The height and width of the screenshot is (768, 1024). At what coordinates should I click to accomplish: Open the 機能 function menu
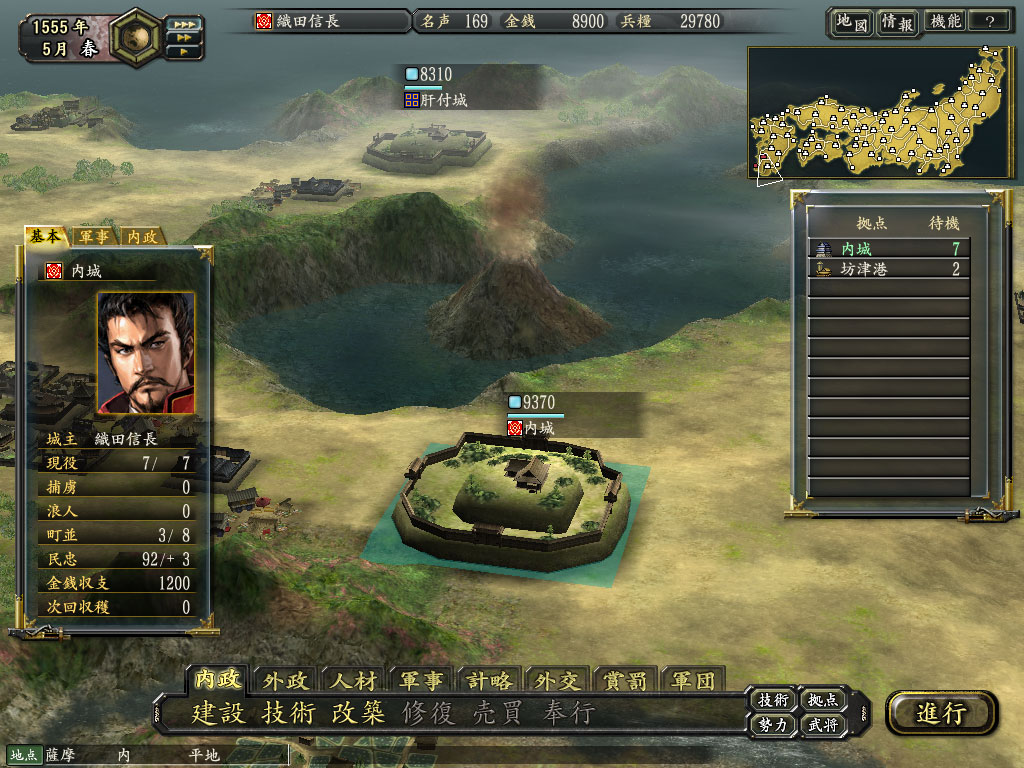click(x=945, y=22)
